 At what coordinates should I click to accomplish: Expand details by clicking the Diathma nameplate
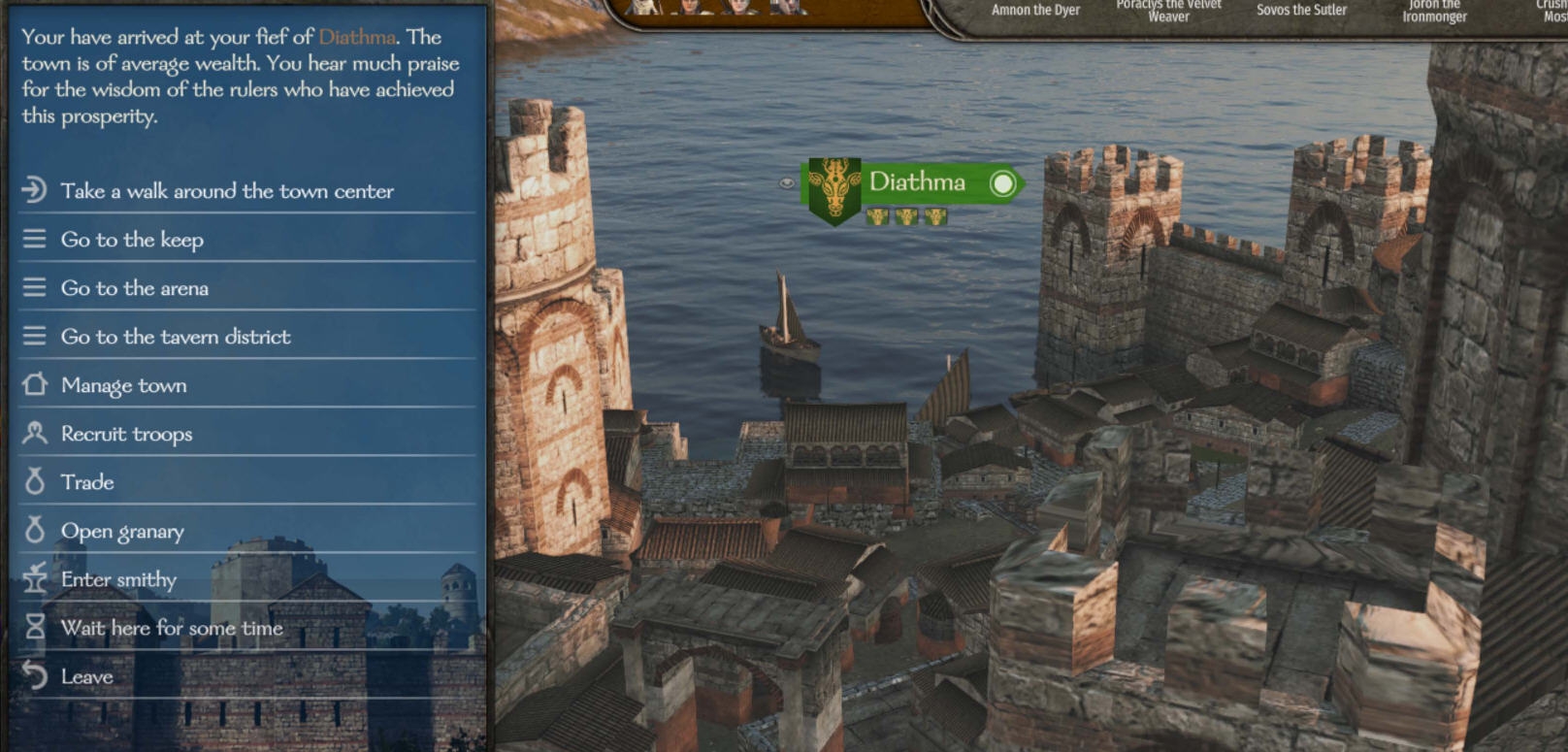point(919,181)
